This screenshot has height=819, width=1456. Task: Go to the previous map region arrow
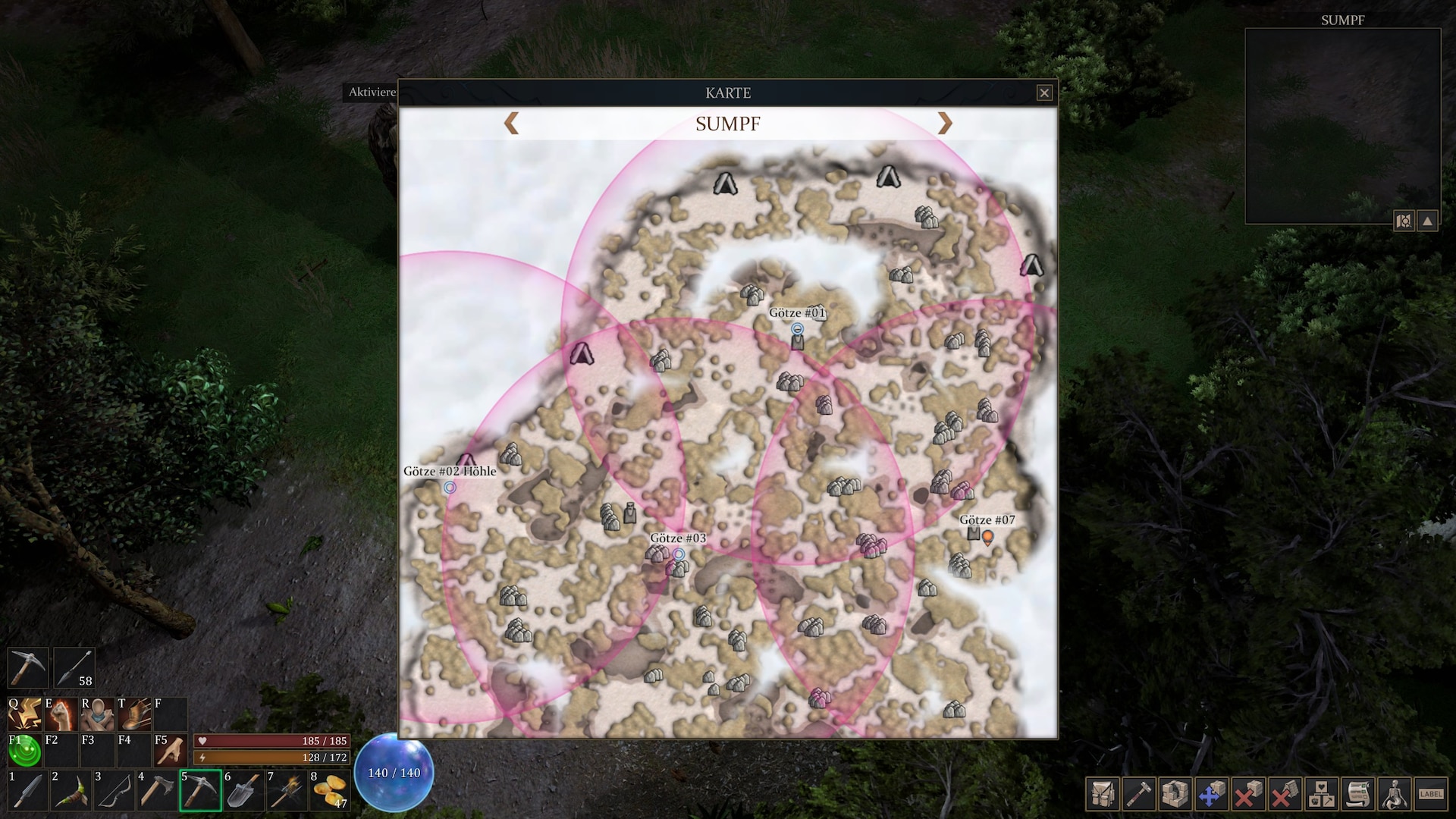(x=512, y=123)
